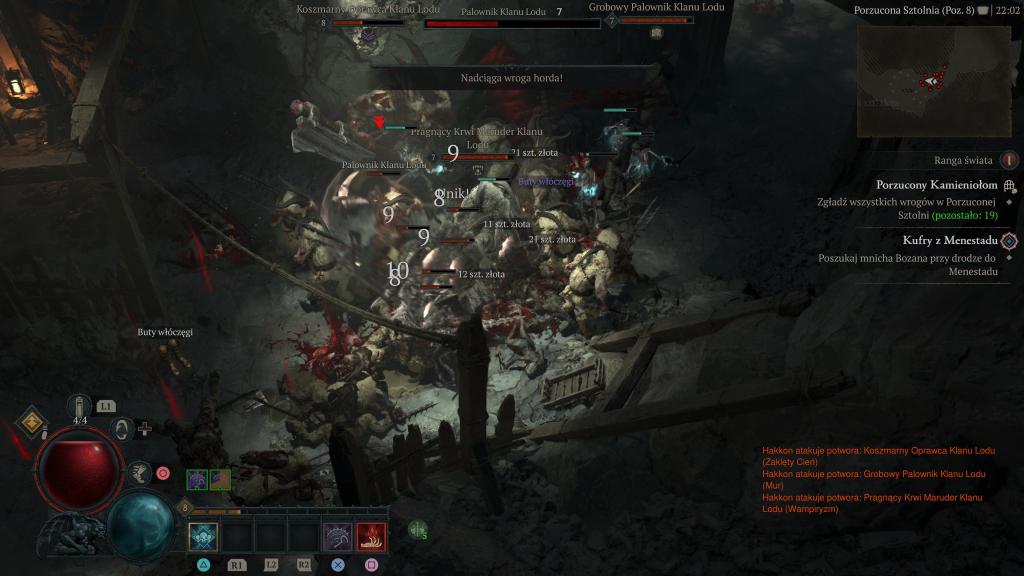This screenshot has height=576, width=1024.
Task: Activate the red skeletal hand skill
Action: [x=371, y=538]
